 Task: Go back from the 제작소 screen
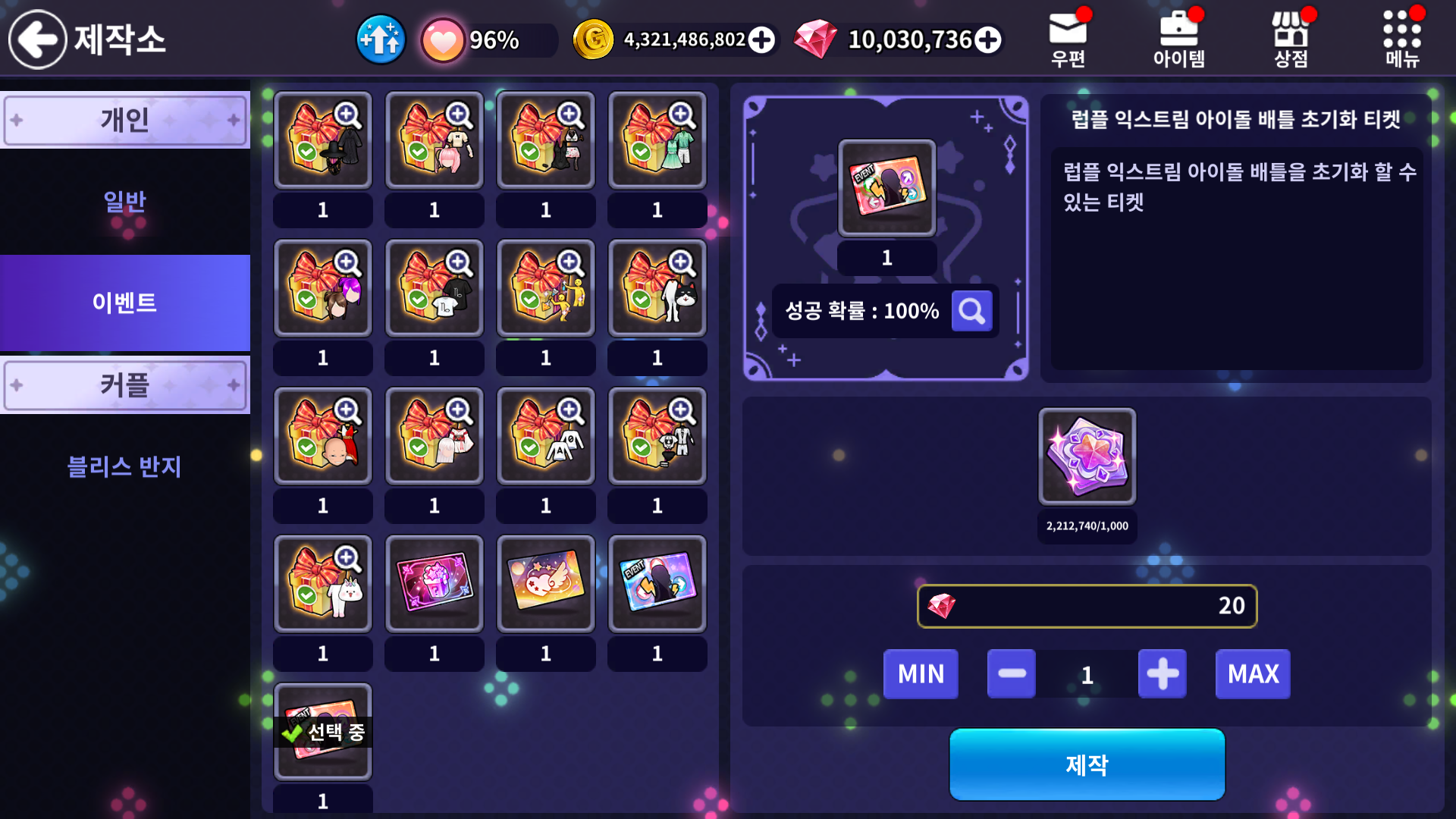[38, 39]
